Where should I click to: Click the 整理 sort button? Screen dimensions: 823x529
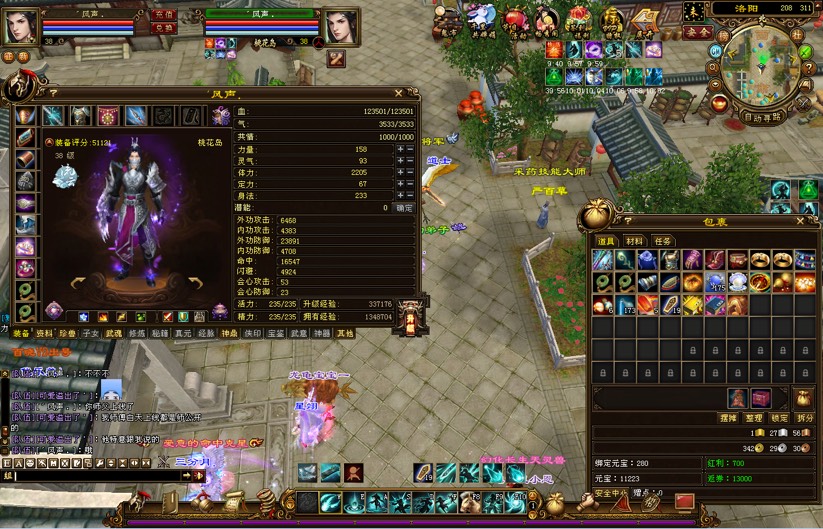coord(755,417)
